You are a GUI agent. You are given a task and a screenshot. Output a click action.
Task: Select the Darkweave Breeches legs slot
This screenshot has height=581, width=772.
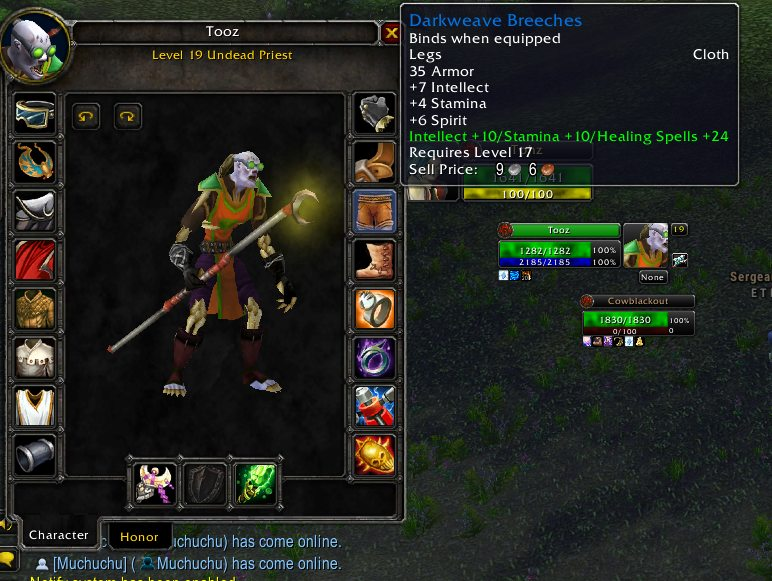[375, 211]
